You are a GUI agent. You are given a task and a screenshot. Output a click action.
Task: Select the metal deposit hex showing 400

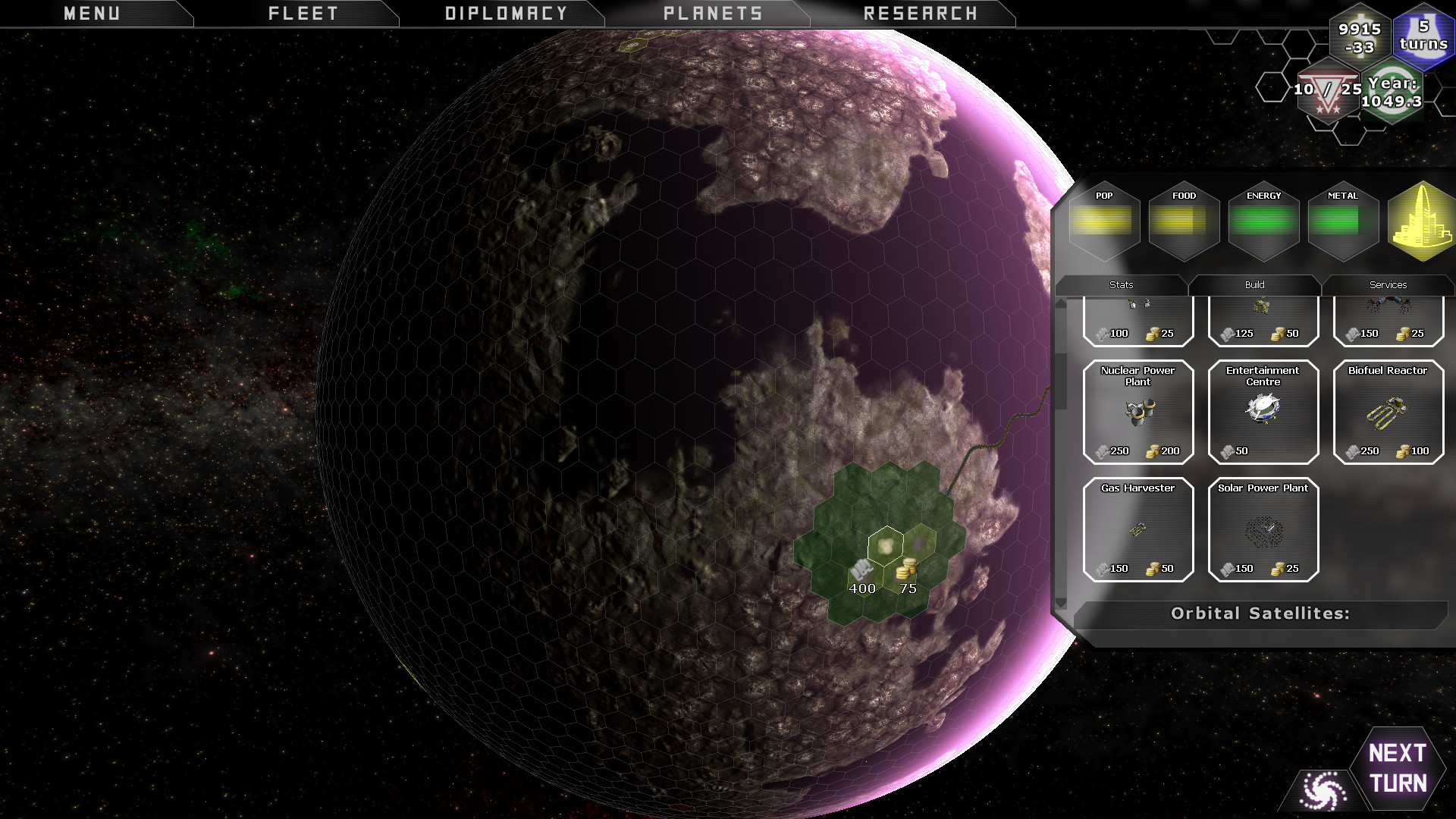pos(862,573)
